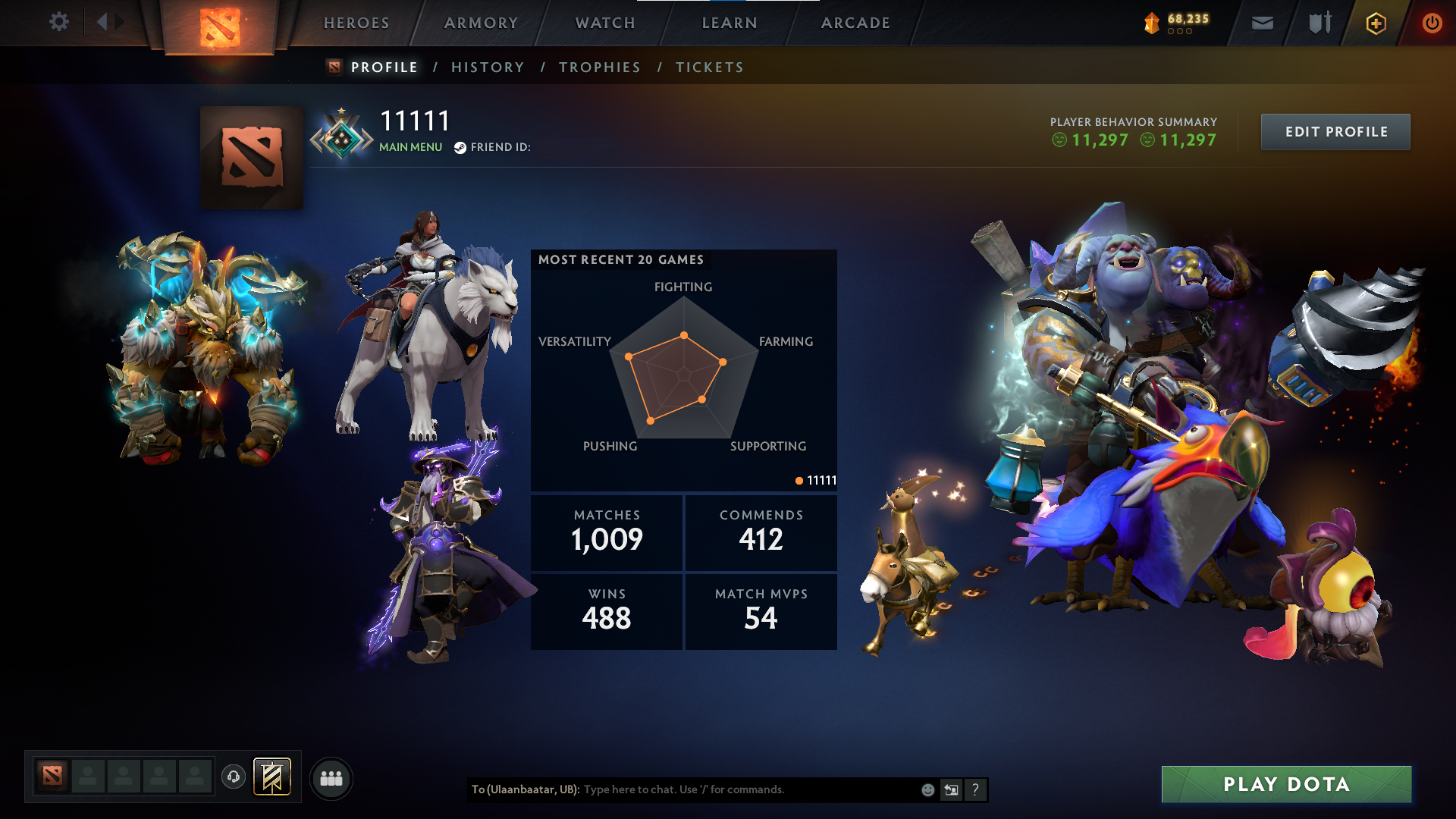The image size is (1456, 819).
Task: Open the TROPHIES tab
Action: point(599,67)
